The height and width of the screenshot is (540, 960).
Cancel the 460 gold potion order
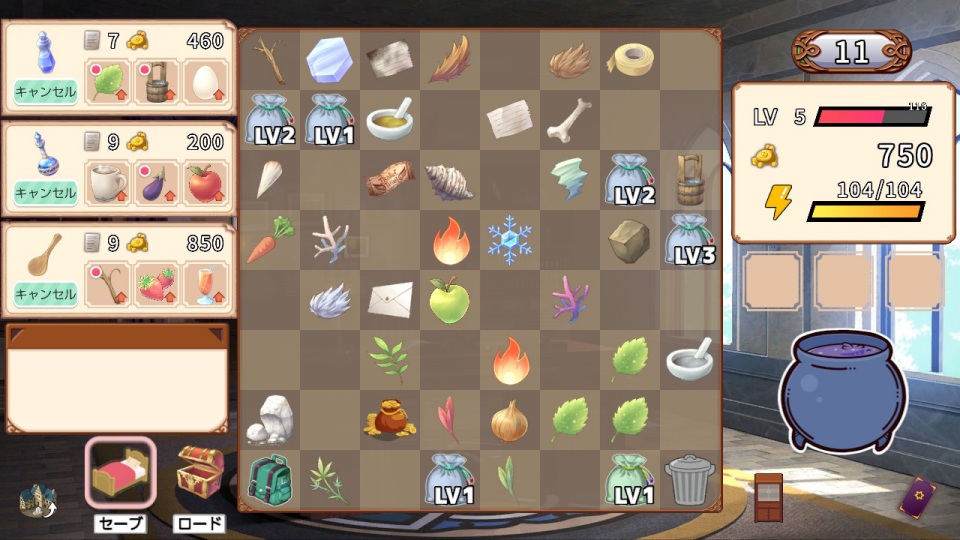(46, 92)
